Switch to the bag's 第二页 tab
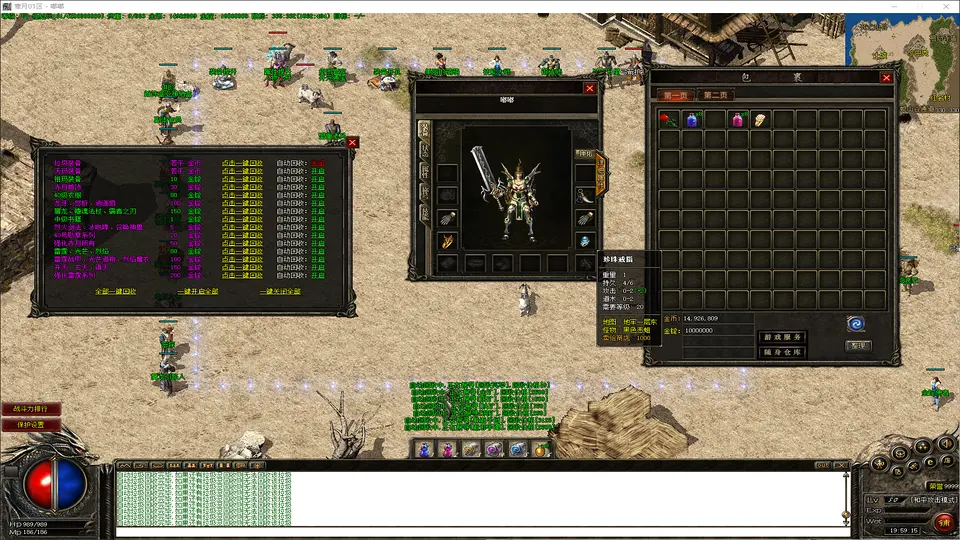The height and width of the screenshot is (540, 960). pos(714,96)
